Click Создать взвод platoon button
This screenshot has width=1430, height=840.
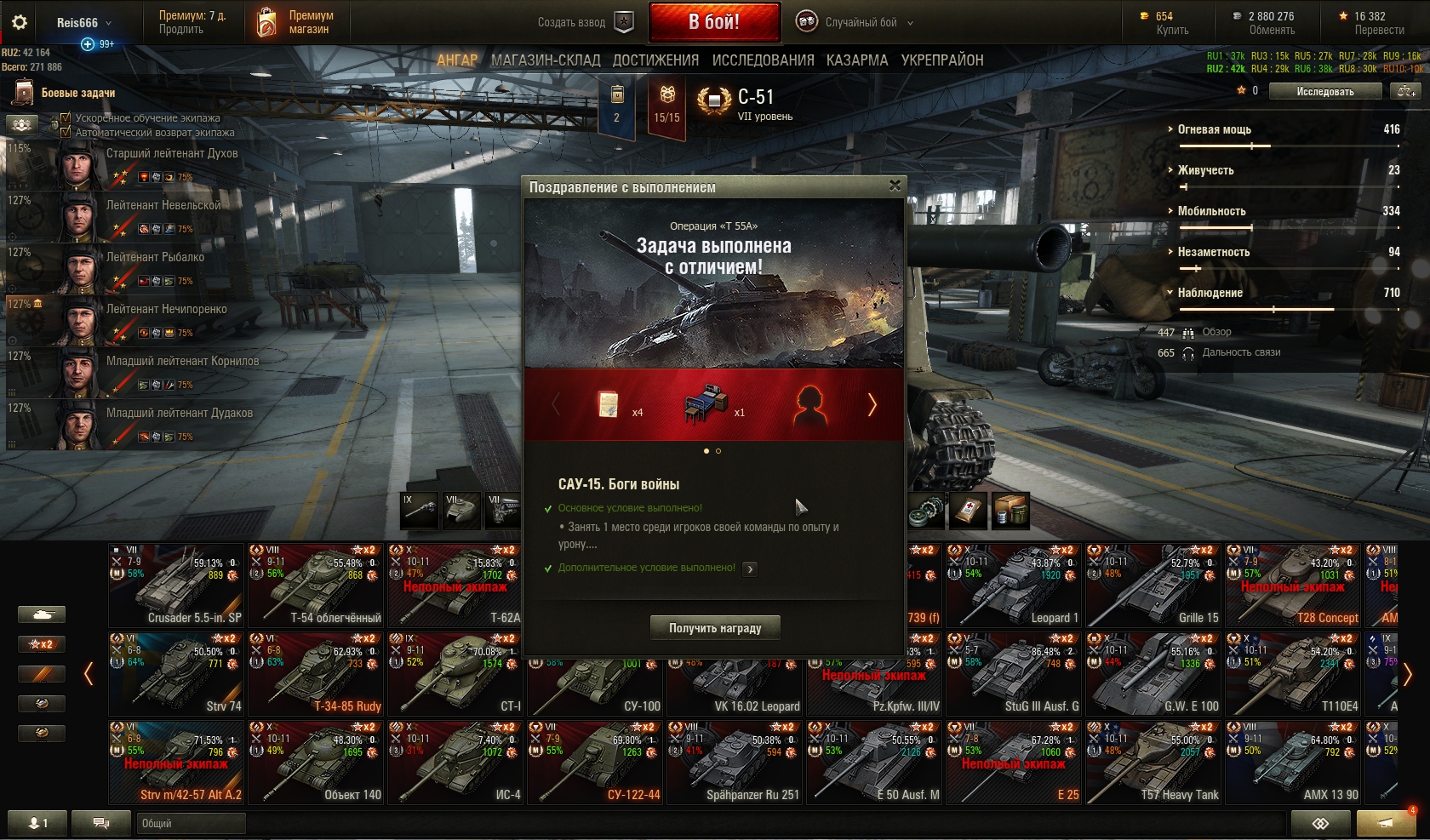click(586, 23)
